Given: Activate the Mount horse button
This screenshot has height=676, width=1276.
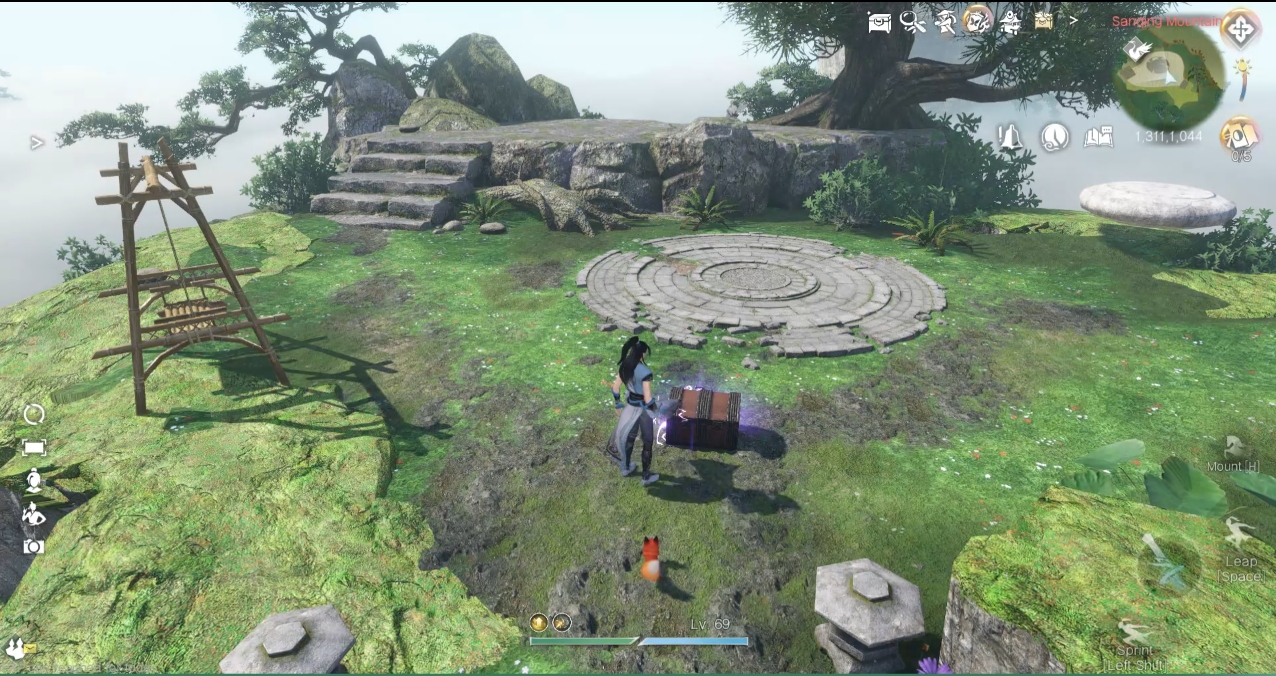Looking at the screenshot, I should pos(1233,449).
